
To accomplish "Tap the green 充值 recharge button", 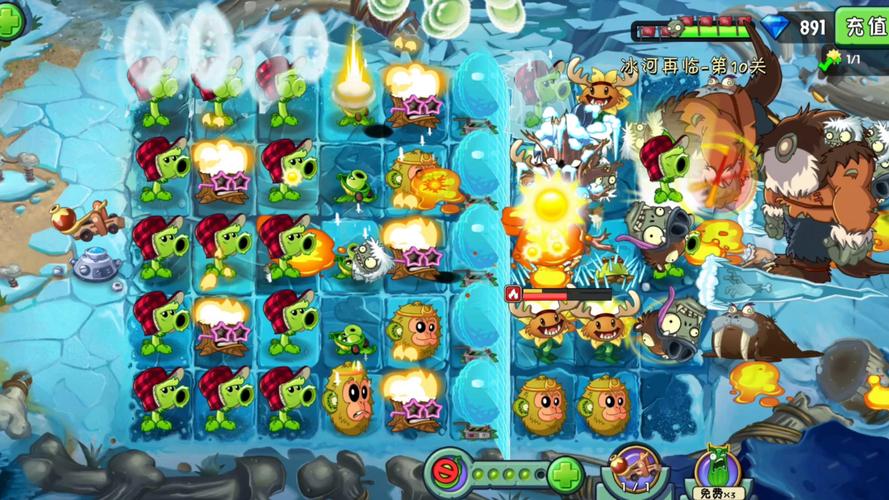I will coord(864,26).
